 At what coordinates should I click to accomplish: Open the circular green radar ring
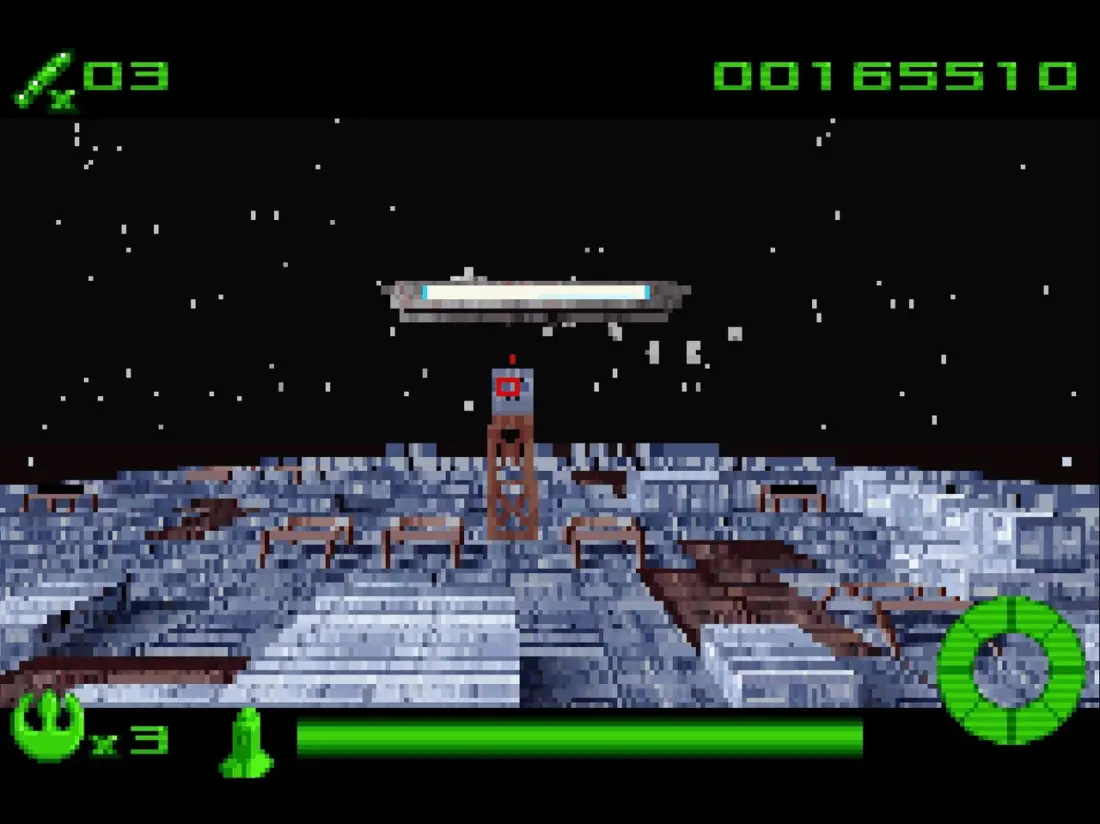pos(1011,670)
